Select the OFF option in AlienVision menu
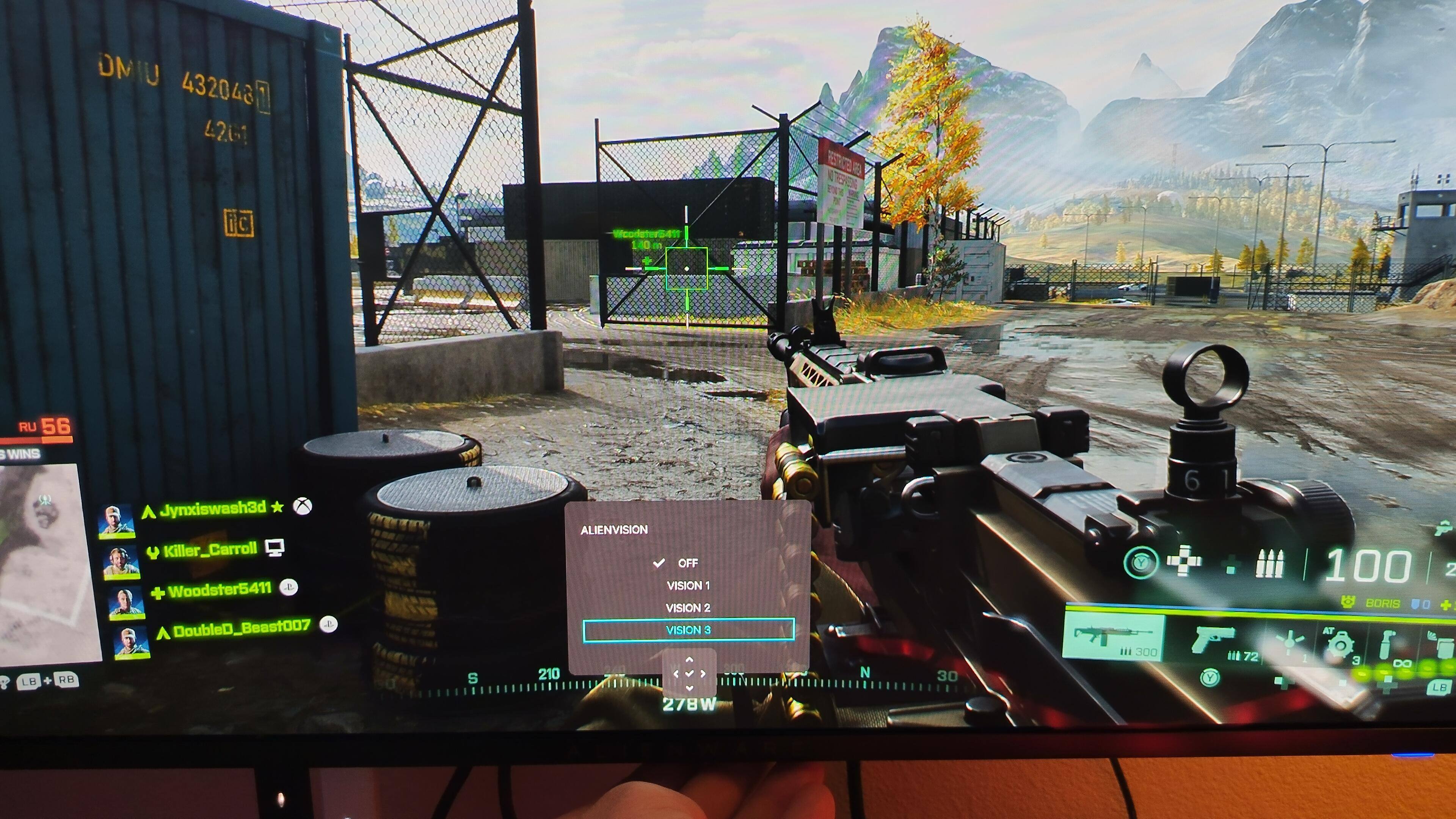The width and height of the screenshot is (1456, 819). 687,563
